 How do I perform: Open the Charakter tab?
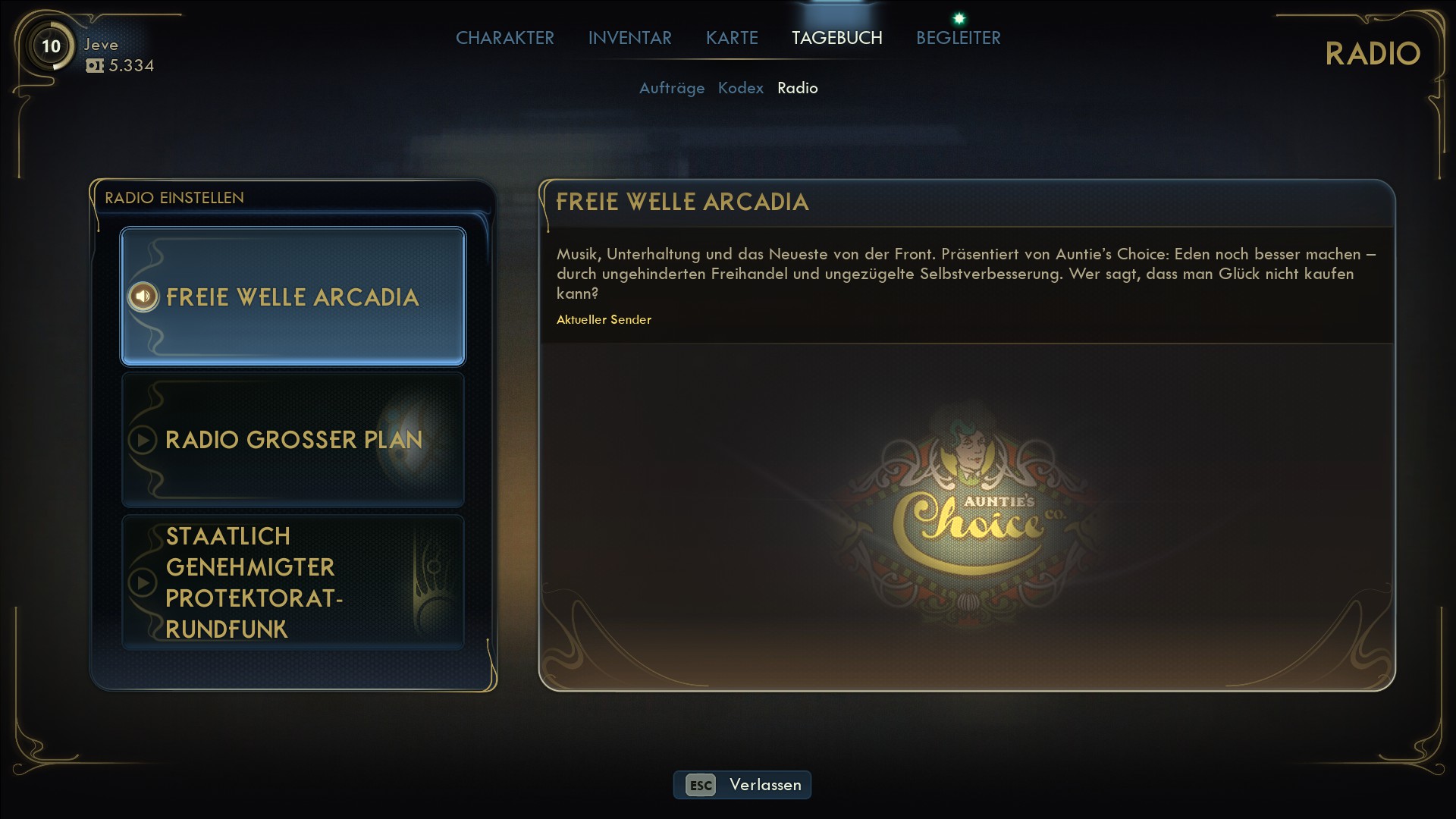coord(504,38)
